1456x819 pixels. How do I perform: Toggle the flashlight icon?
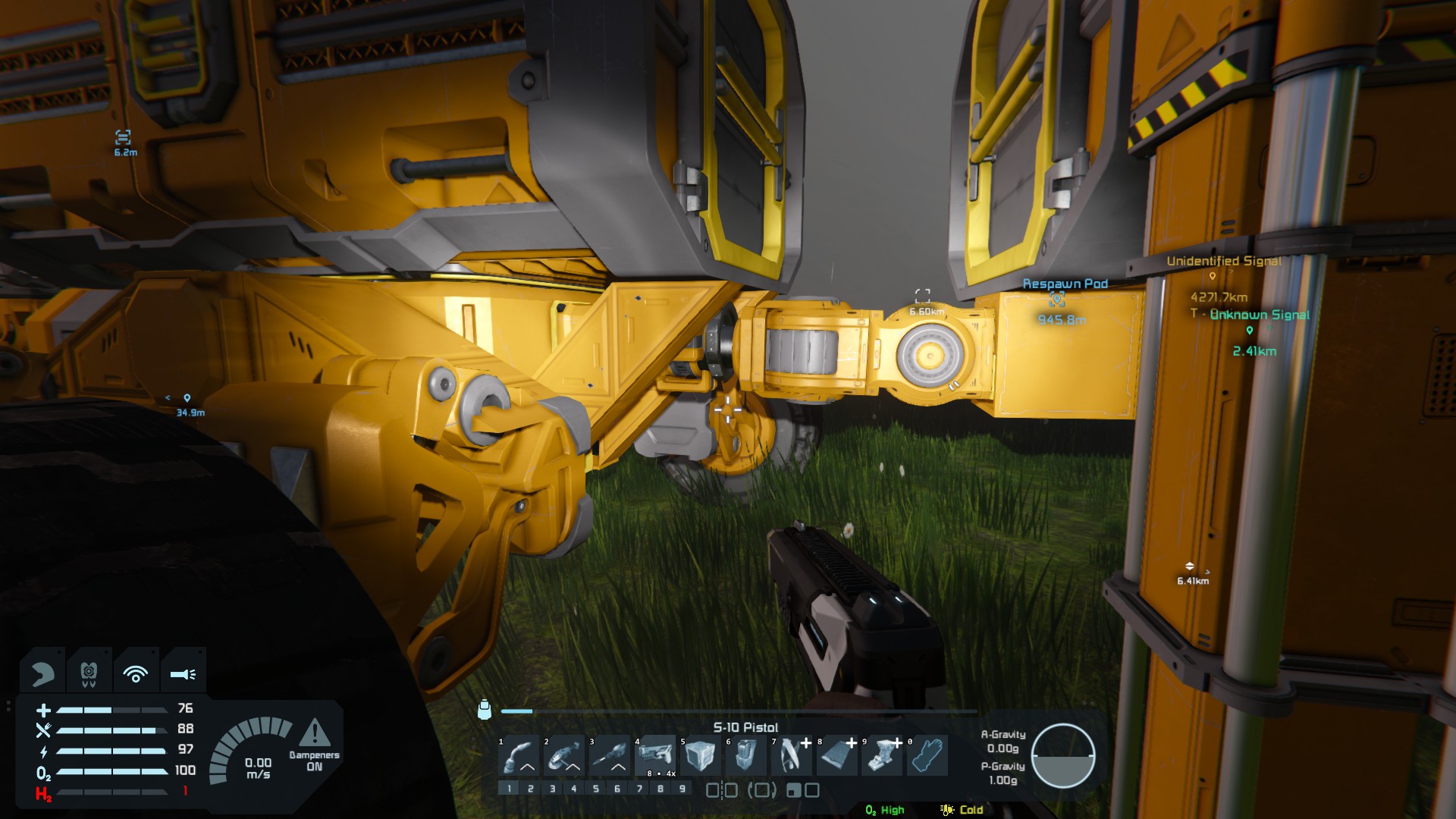(x=183, y=673)
